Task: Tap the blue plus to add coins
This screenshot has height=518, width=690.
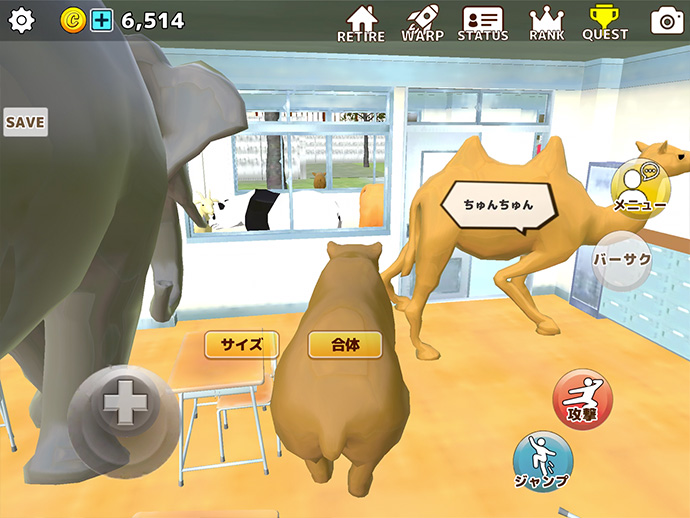Action: coord(102,20)
